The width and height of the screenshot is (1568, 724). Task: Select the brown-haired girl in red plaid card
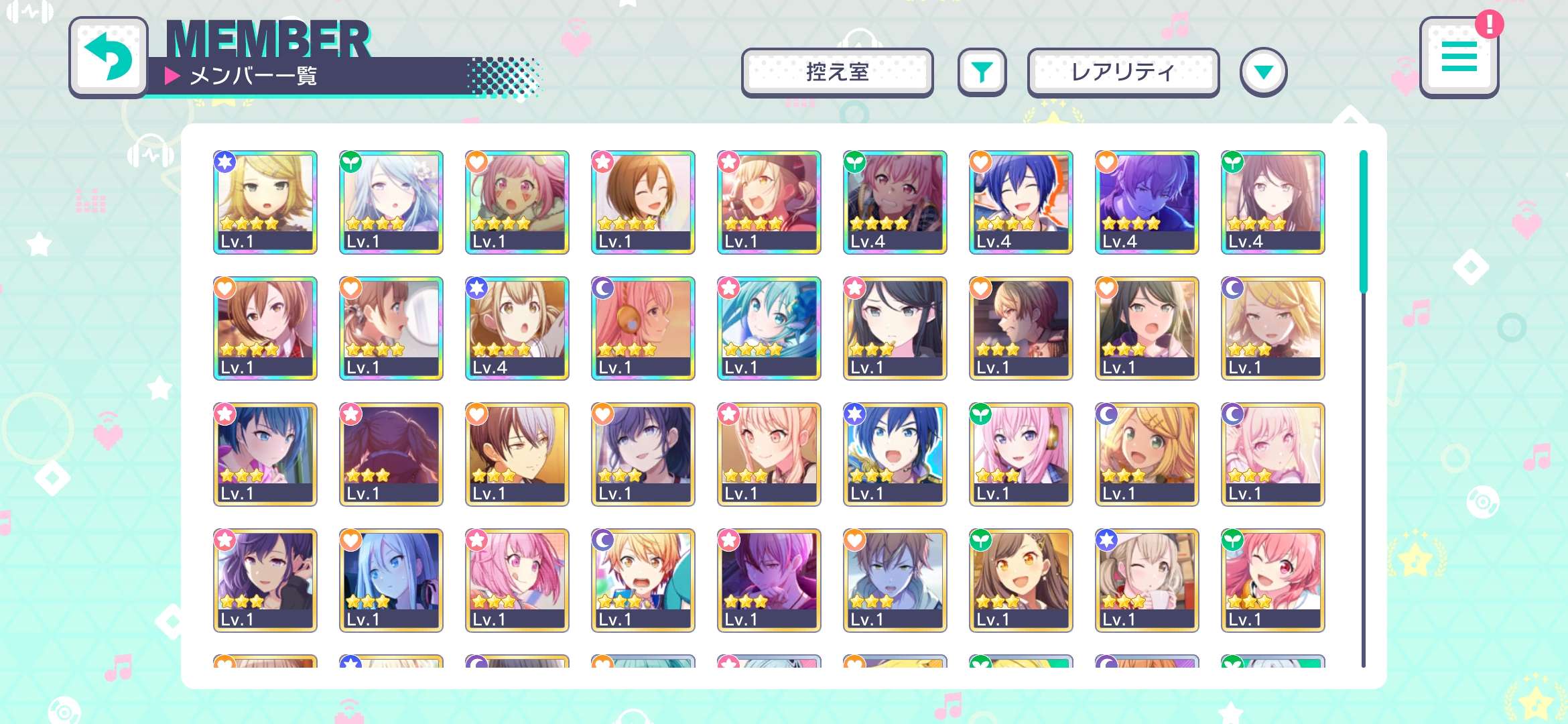pyautogui.click(x=265, y=328)
